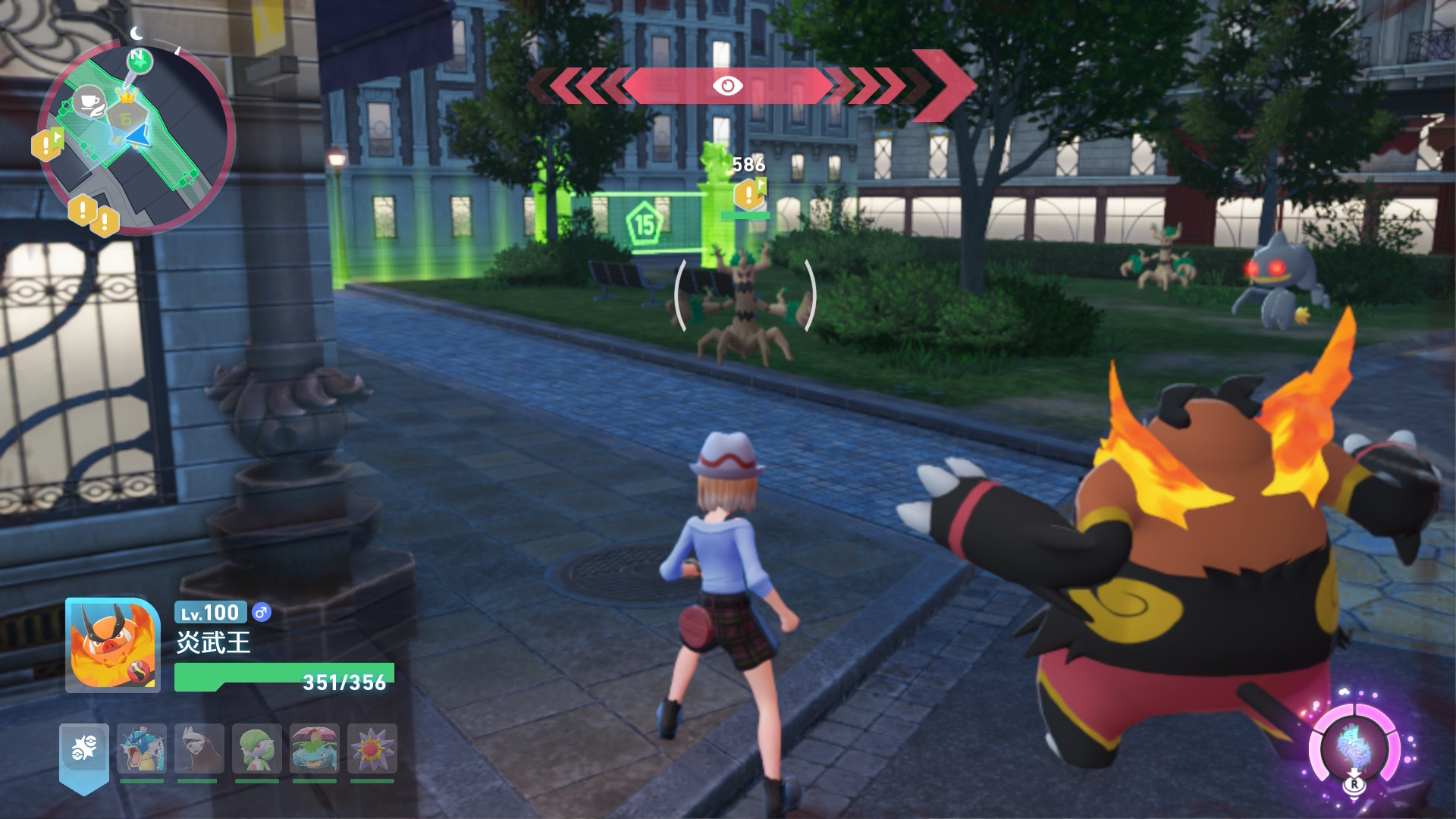Pick the Starmie party slot
This screenshot has width=1456, height=819.
coord(372,749)
